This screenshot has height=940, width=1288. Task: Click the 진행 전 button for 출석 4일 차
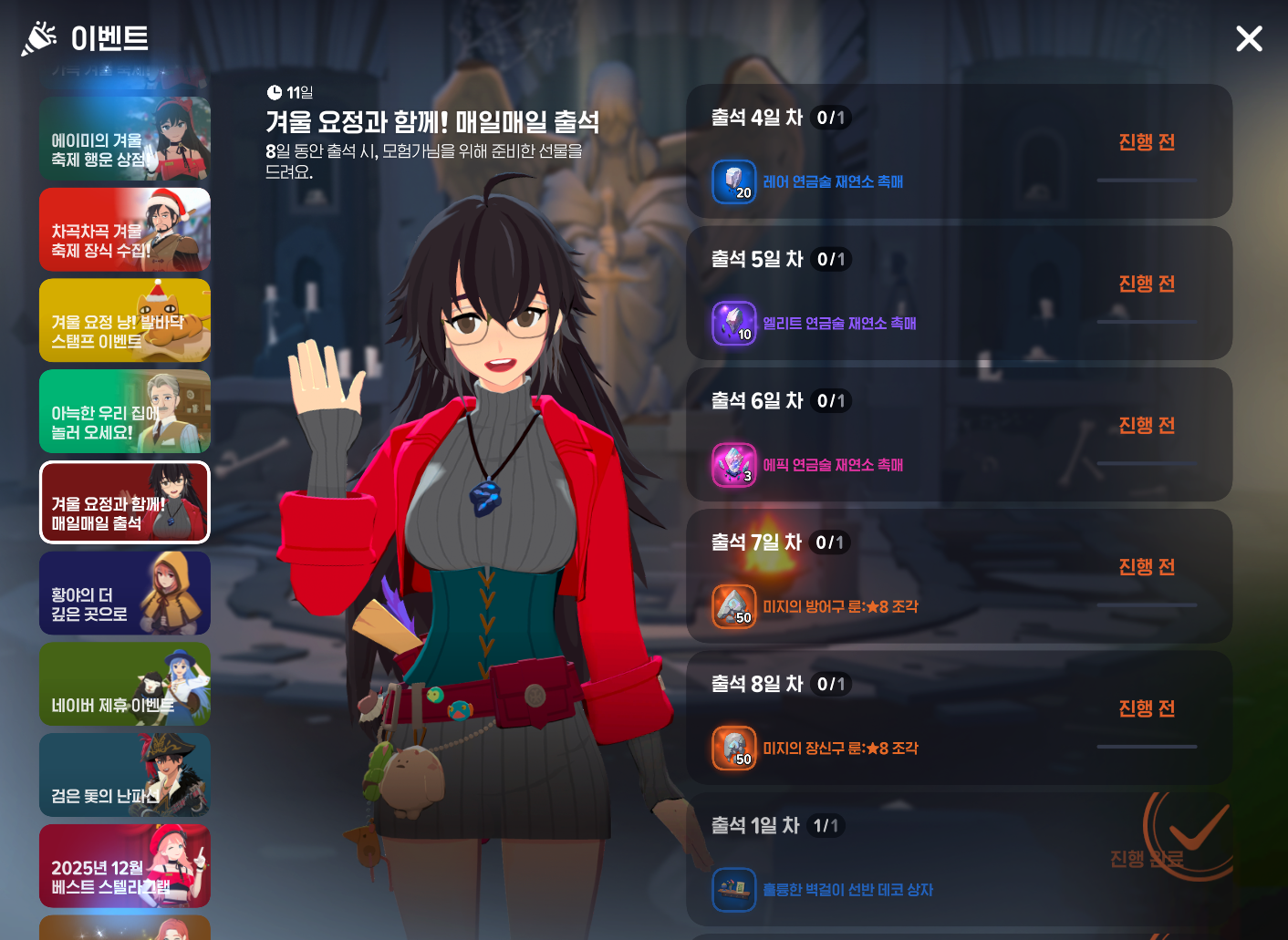1147,143
